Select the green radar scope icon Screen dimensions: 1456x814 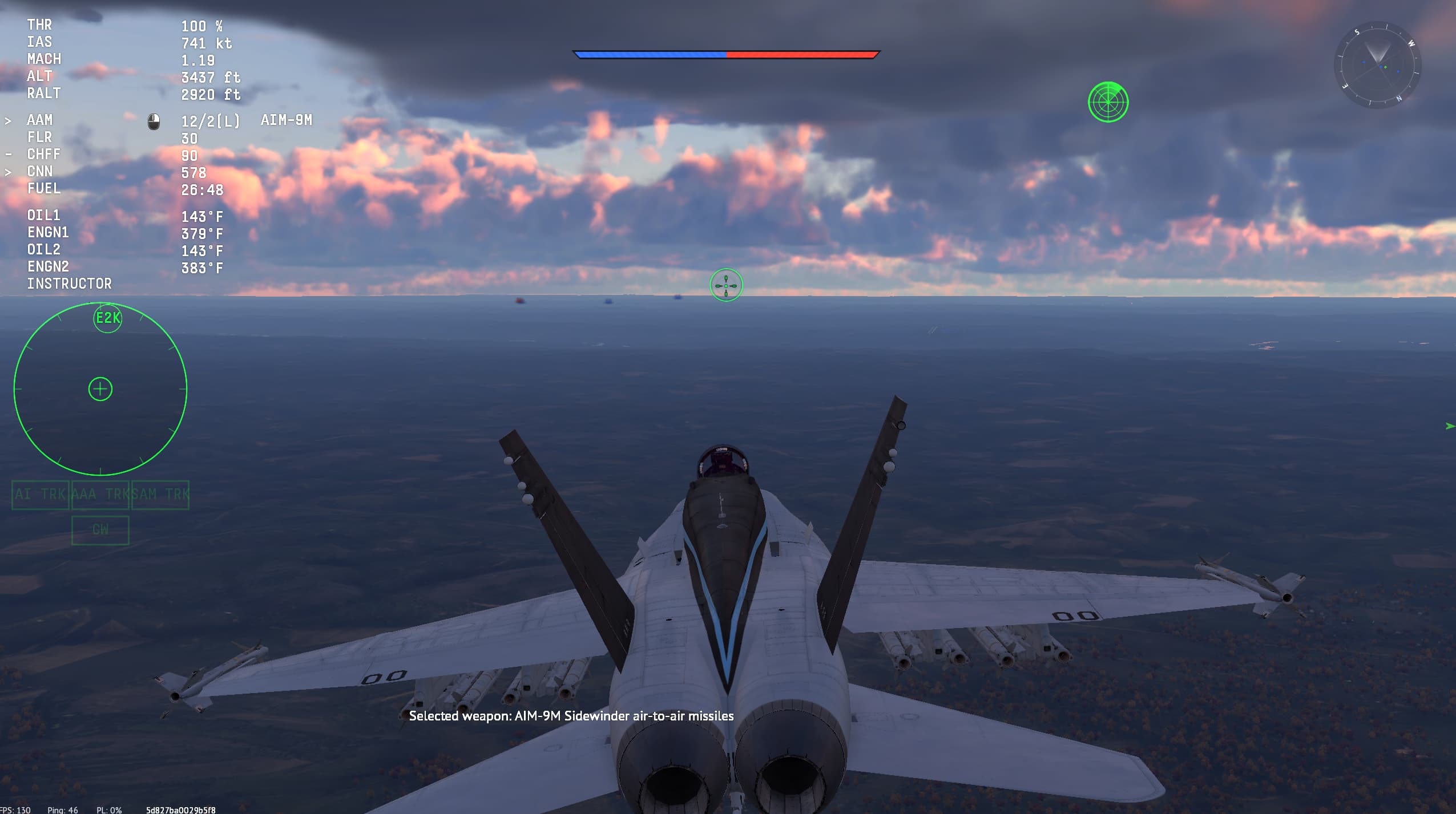(x=1108, y=102)
